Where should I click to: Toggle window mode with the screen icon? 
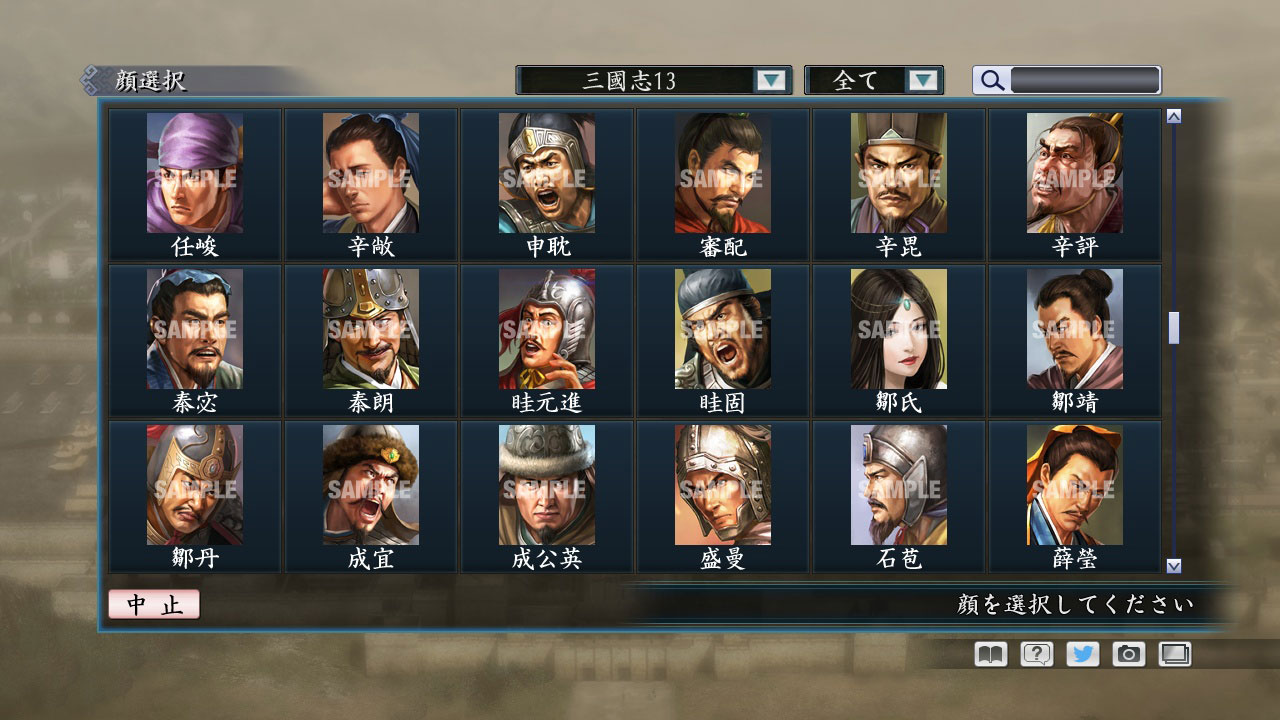point(1174,654)
